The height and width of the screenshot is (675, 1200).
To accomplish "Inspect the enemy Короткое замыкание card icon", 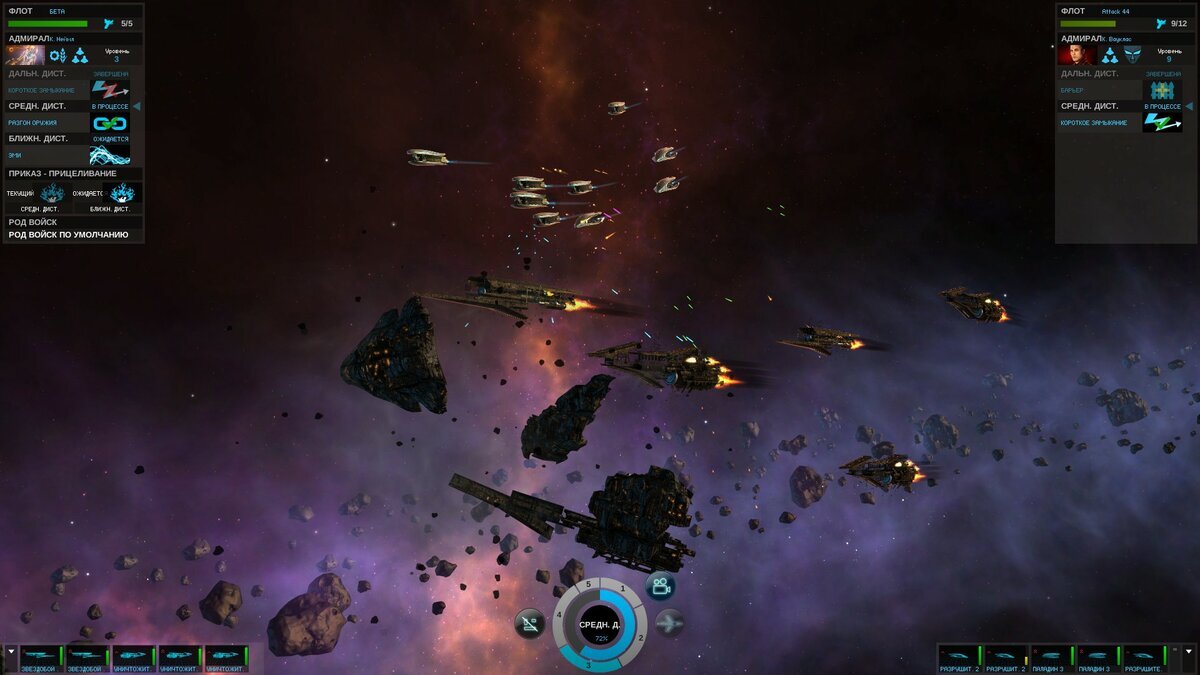I will coord(1161,122).
